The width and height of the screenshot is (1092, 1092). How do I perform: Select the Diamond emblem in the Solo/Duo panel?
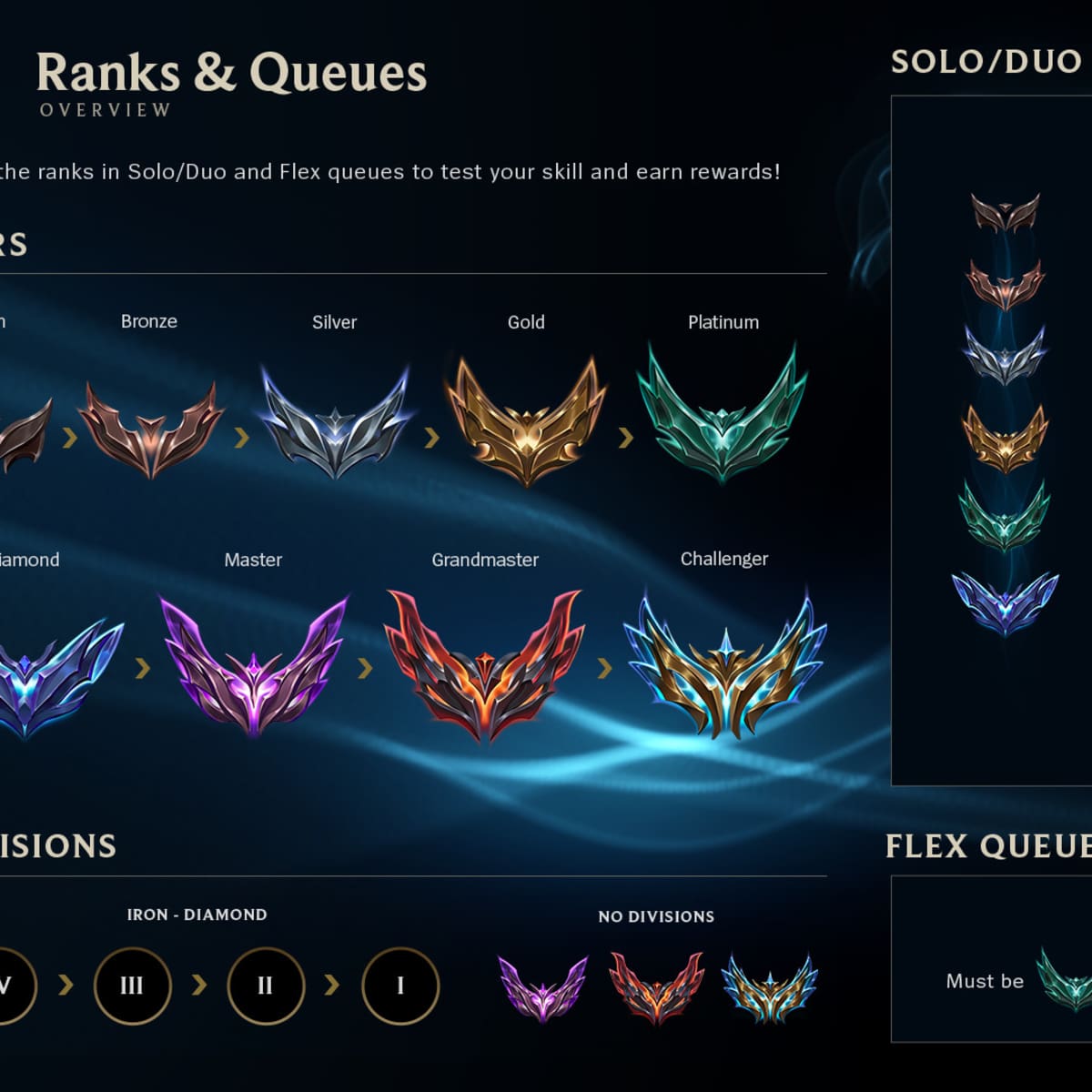click(x=1005, y=602)
